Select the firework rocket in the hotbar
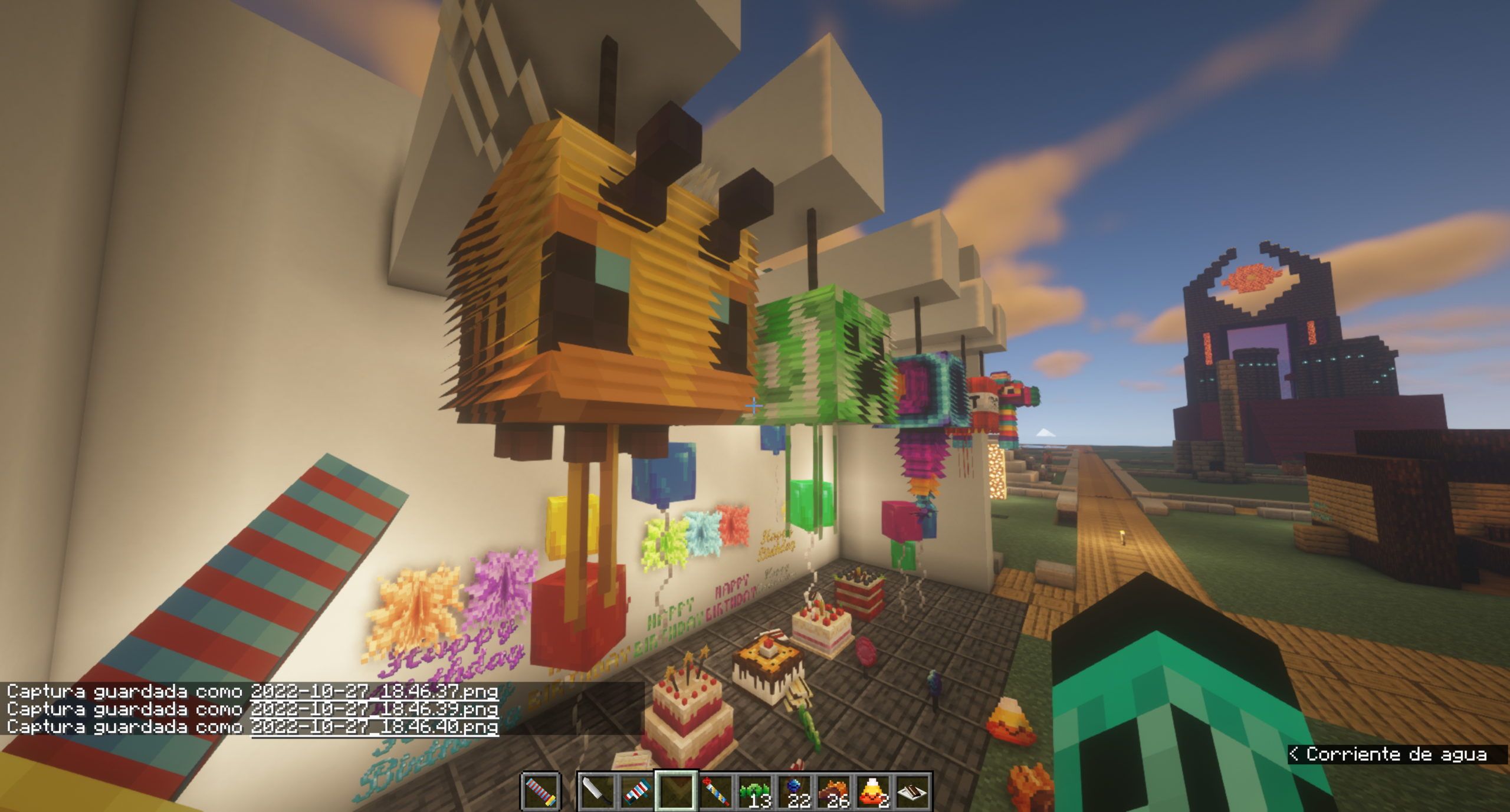Image resolution: width=1510 pixels, height=812 pixels. tap(715, 790)
